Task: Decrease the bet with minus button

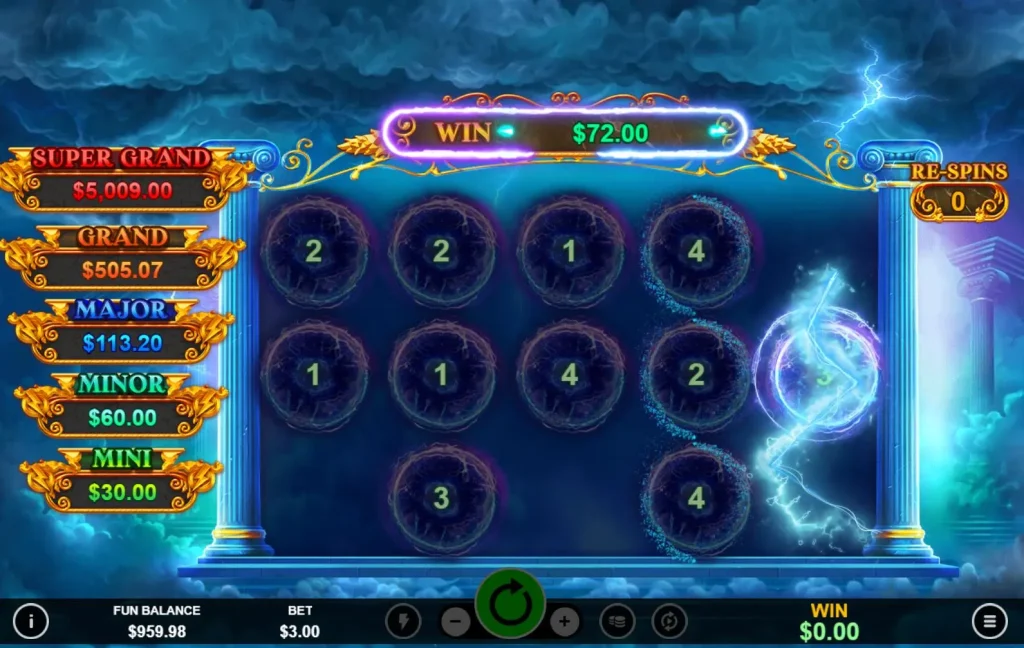Action: [x=455, y=621]
